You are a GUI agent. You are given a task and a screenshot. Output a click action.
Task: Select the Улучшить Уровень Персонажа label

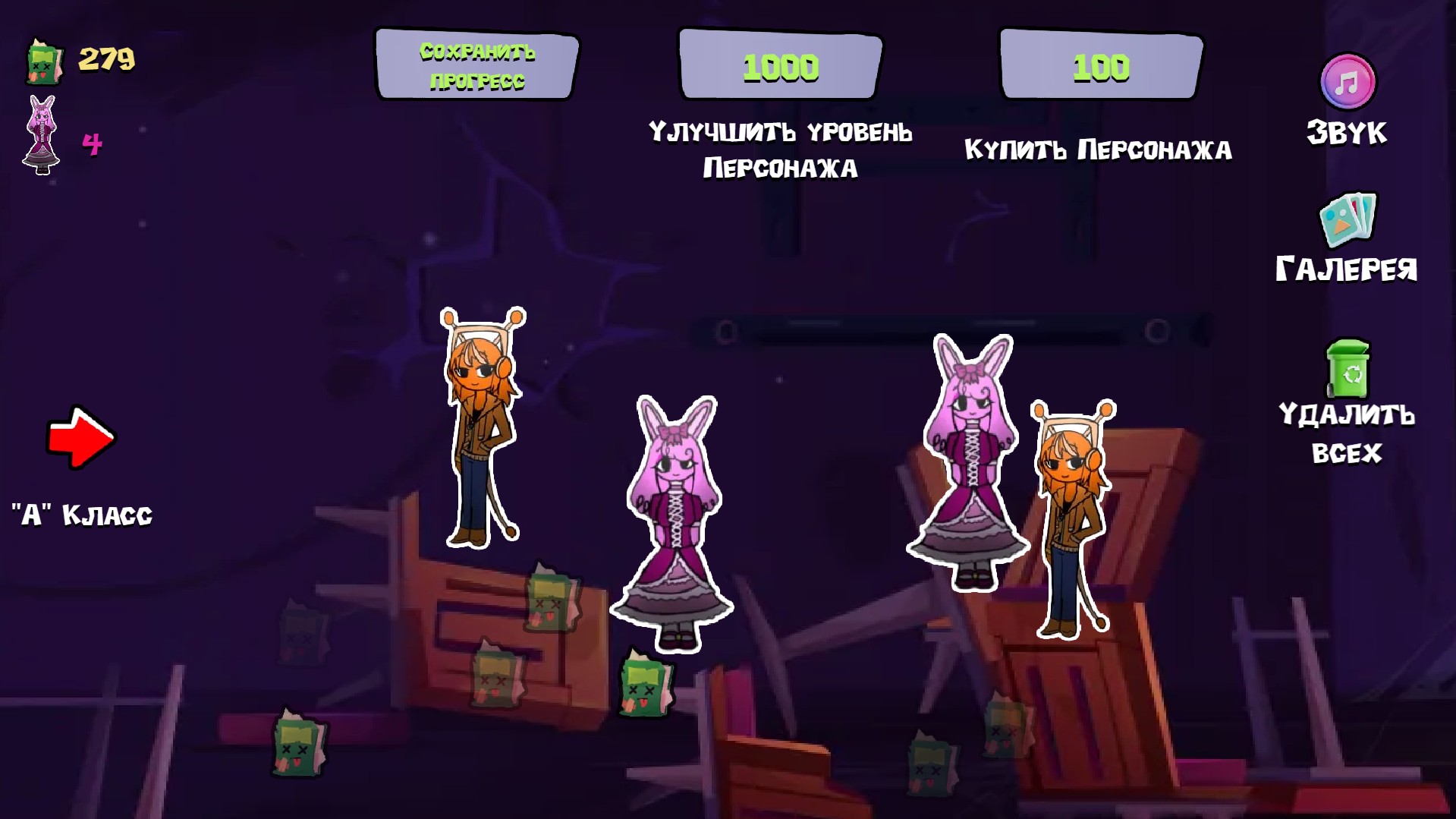pyautogui.click(x=780, y=150)
